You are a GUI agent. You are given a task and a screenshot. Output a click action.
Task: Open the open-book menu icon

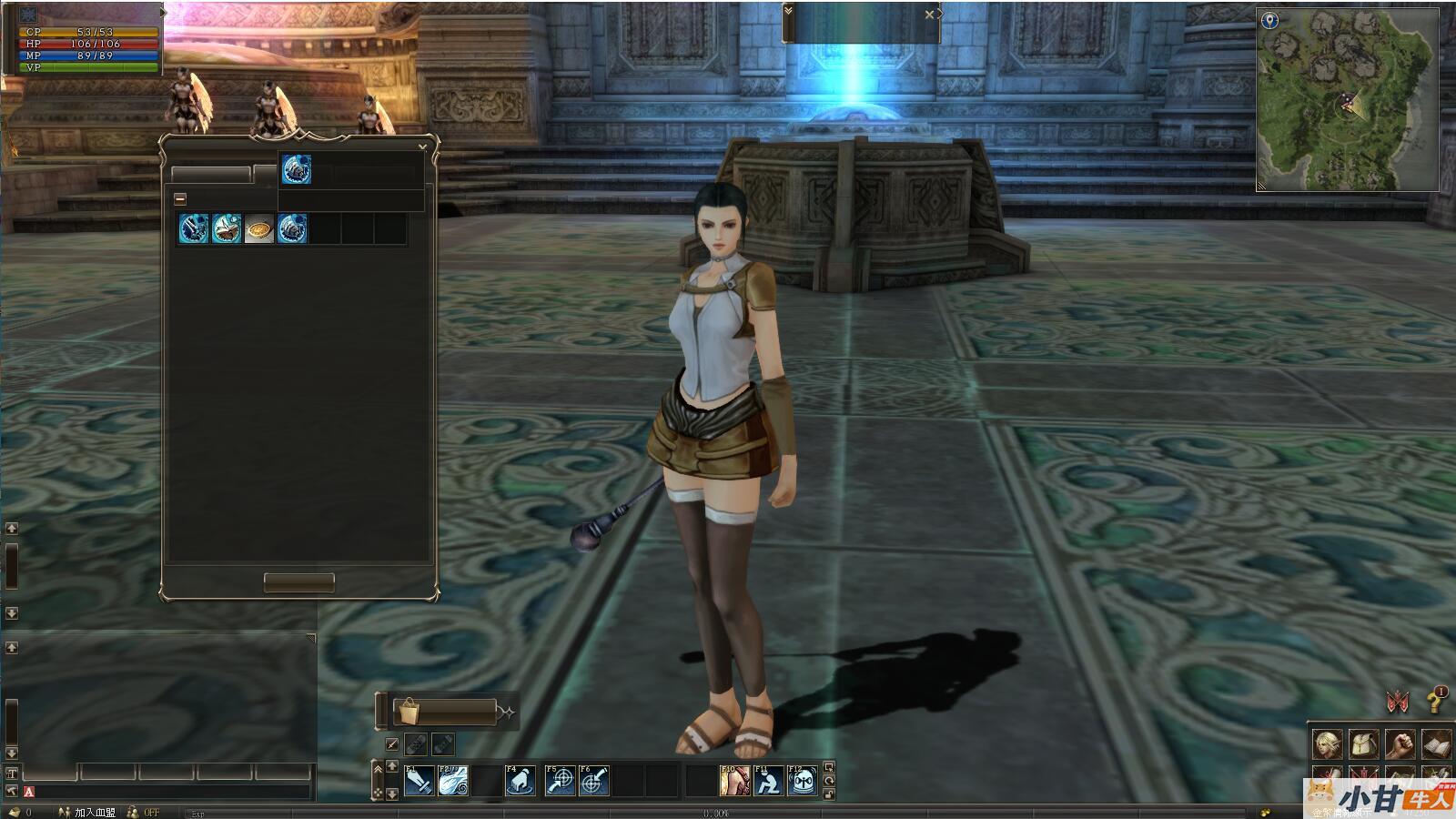1436,744
